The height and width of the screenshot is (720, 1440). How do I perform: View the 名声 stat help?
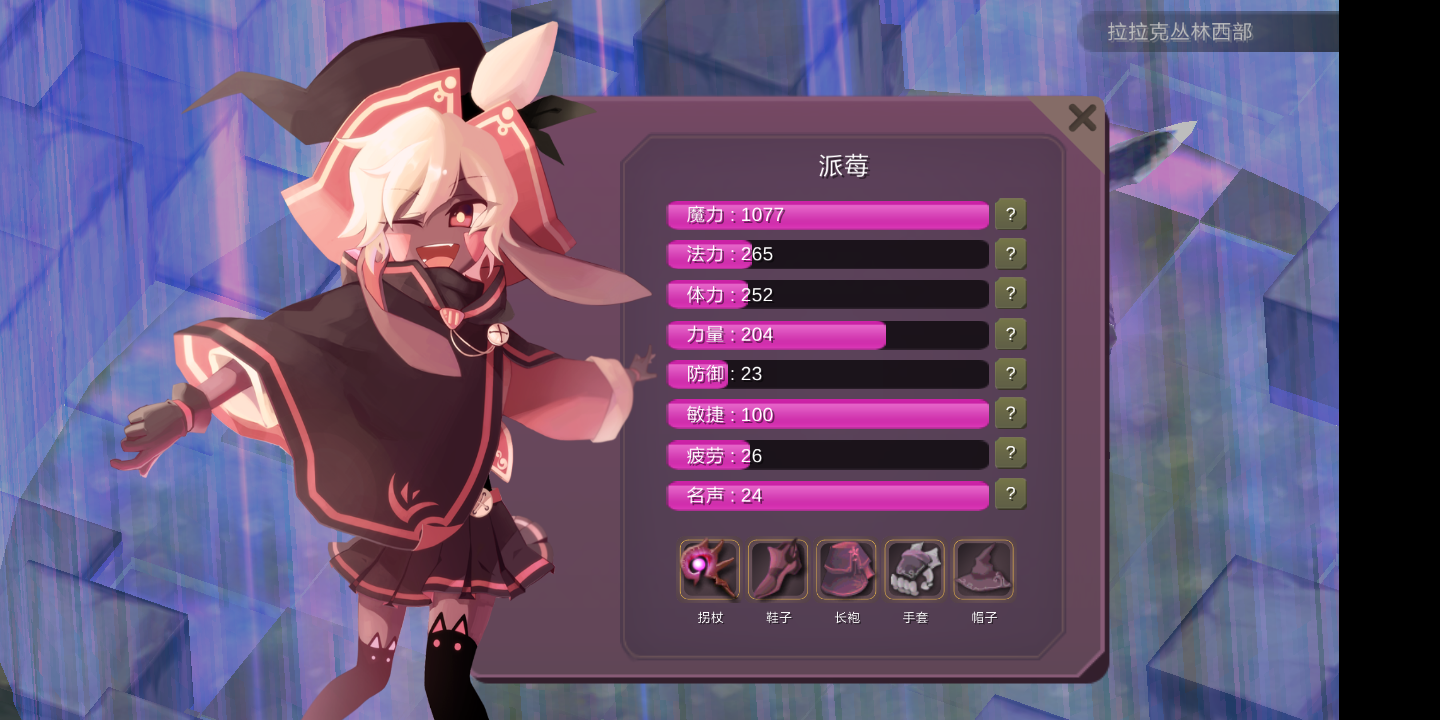(1010, 493)
